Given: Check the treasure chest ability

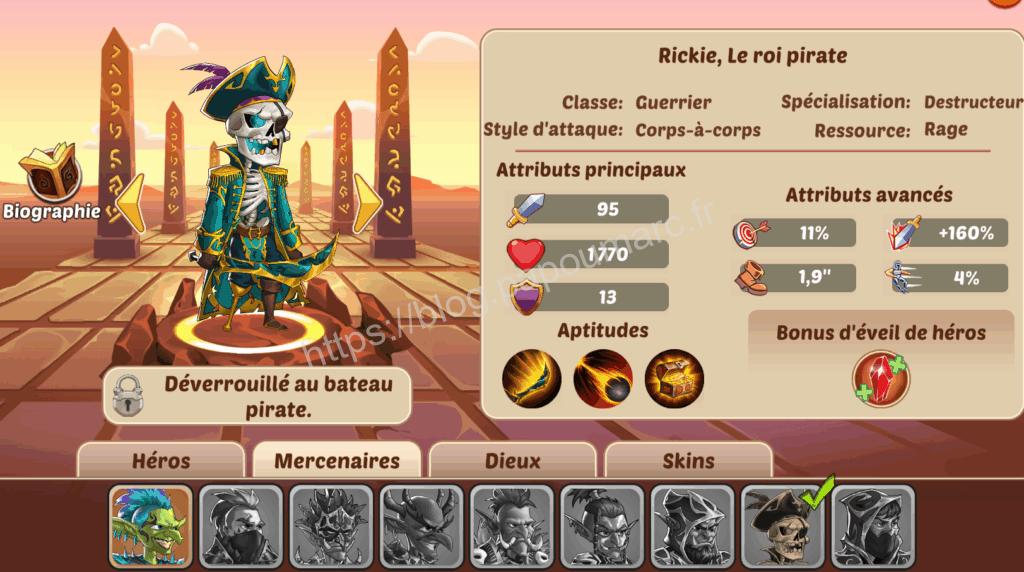Looking at the screenshot, I should (x=674, y=379).
